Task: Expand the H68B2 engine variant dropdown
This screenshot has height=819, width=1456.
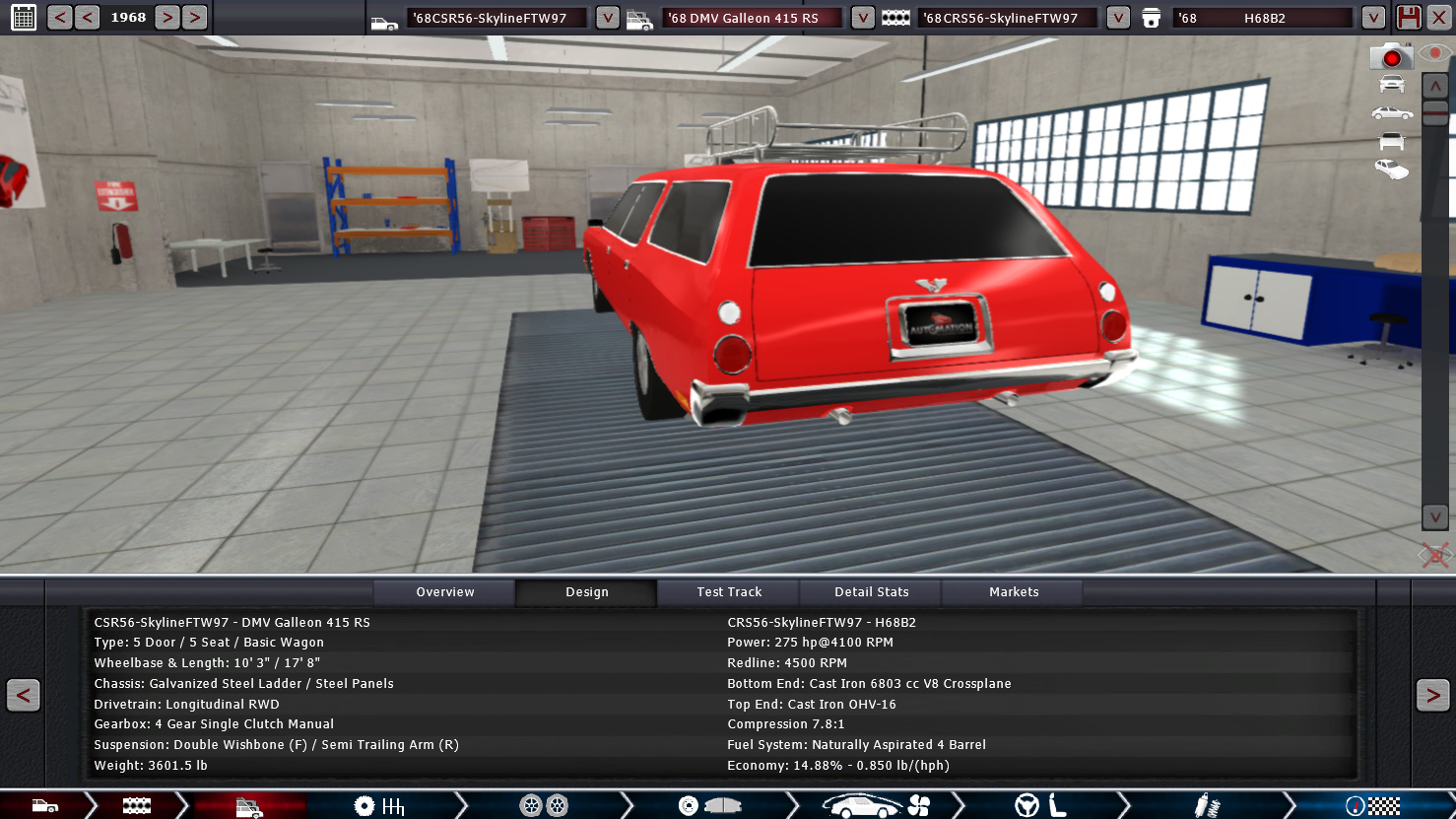Action: point(1372,18)
